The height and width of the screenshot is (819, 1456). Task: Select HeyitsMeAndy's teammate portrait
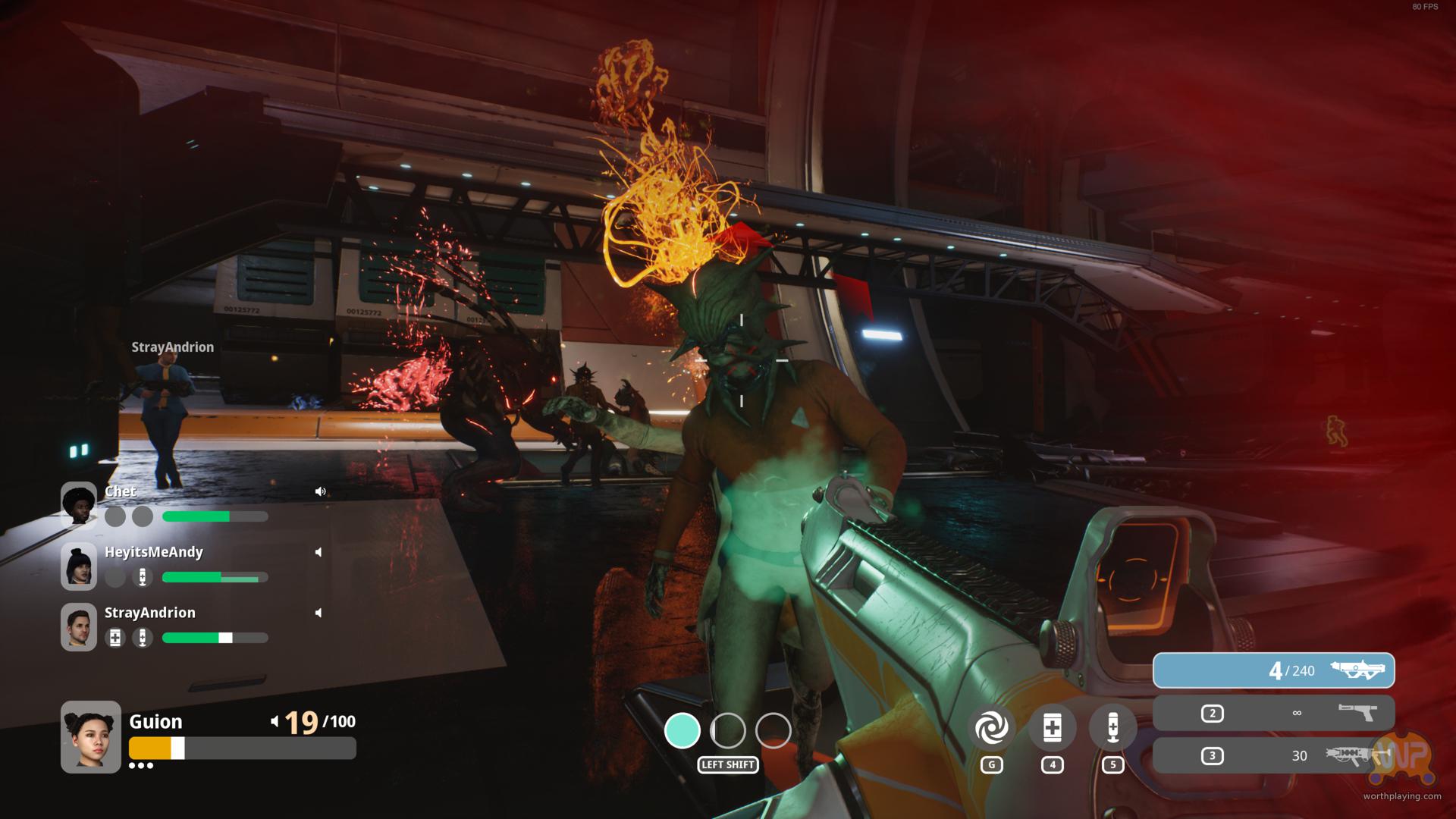[x=79, y=566]
